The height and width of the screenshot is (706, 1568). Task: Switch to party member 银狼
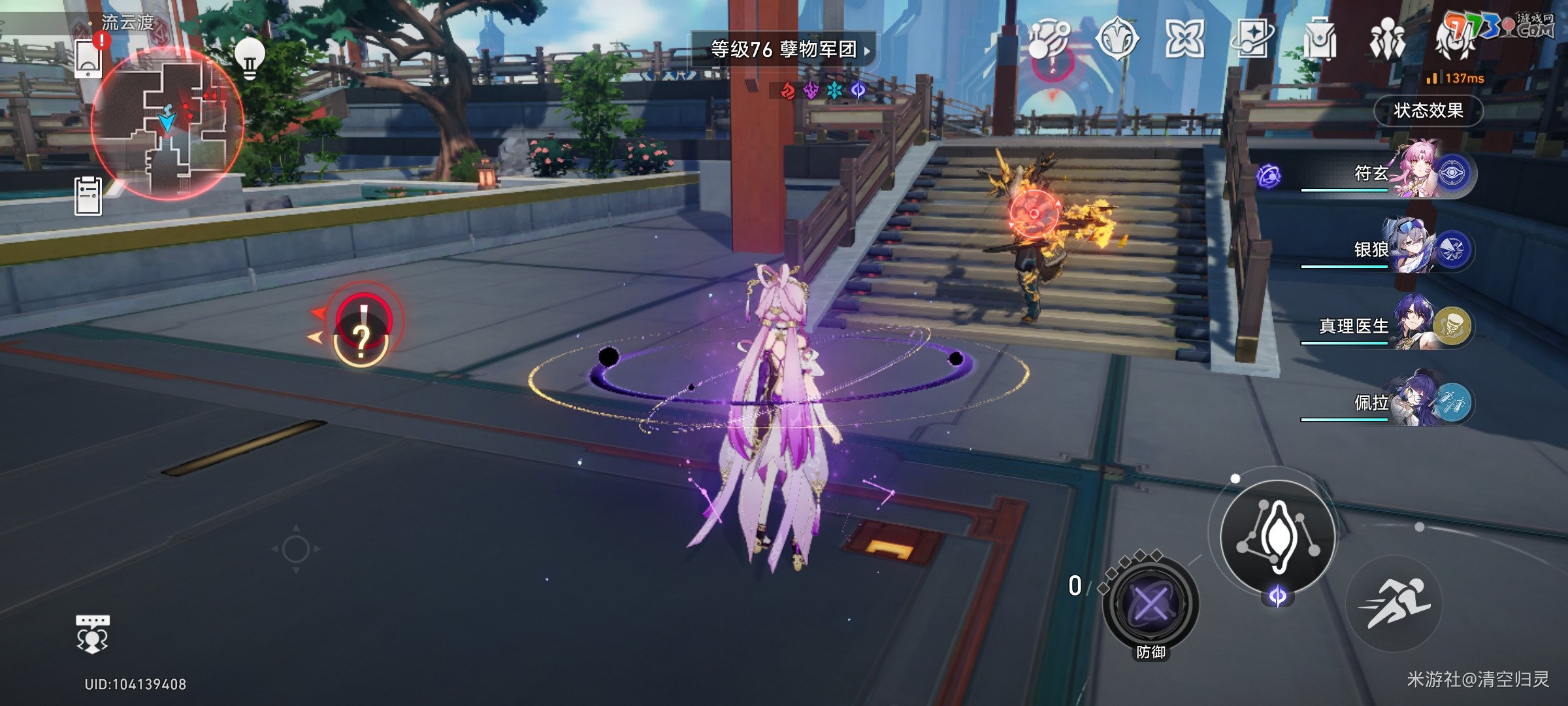coord(1411,250)
